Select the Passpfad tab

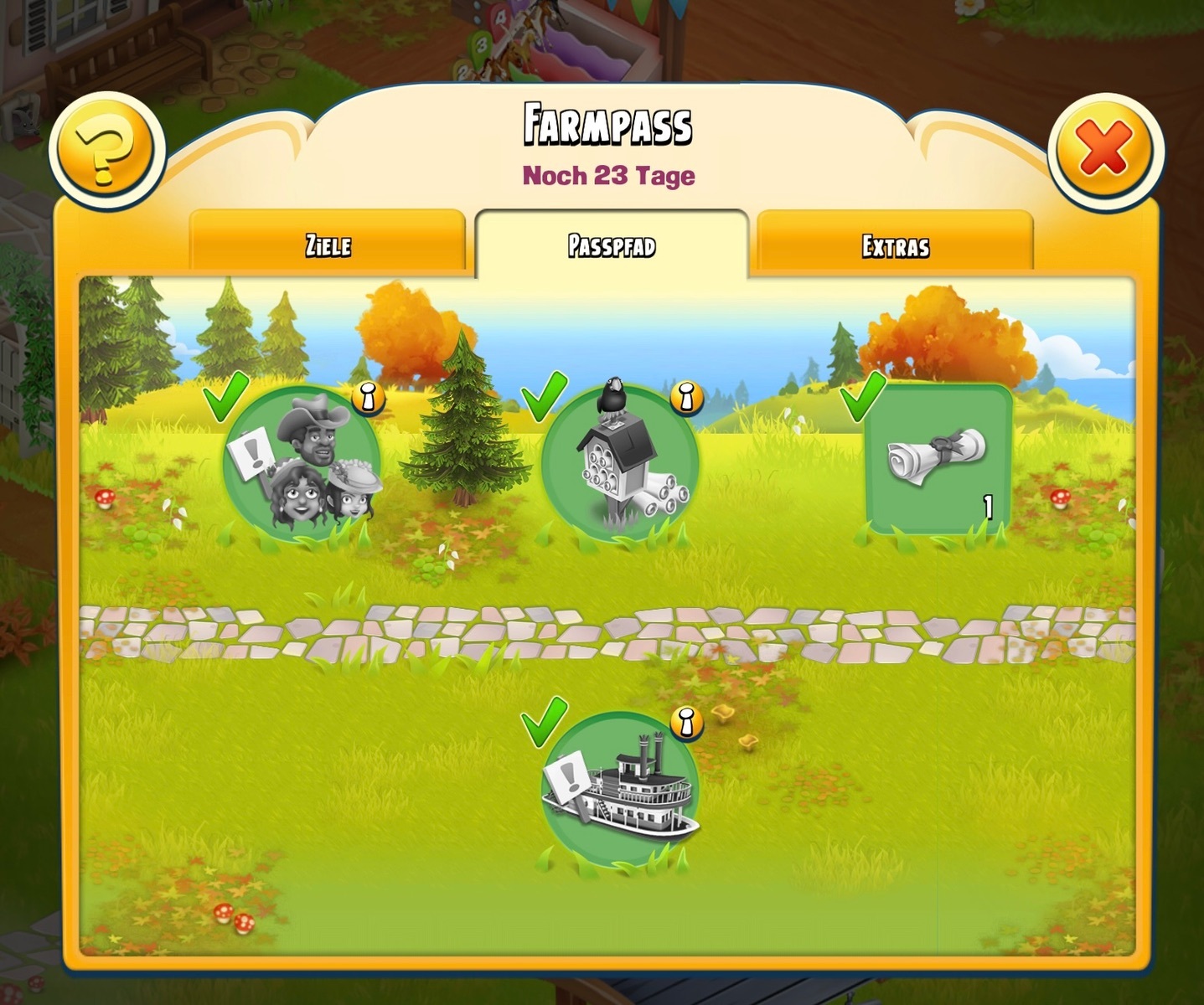pos(612,245)
